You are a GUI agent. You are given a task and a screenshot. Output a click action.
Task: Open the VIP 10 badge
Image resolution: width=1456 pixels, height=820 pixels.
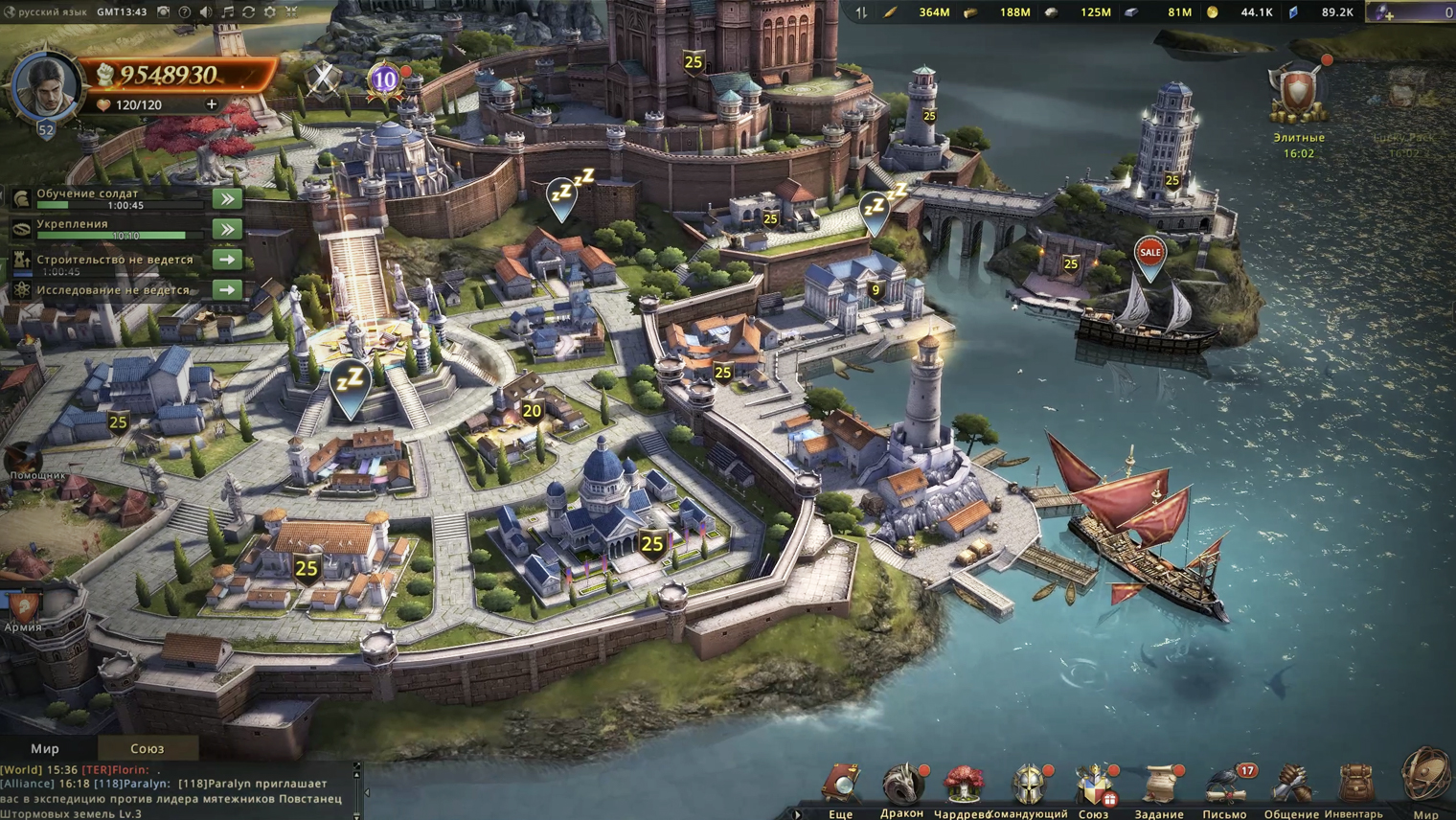(x=384, y=80)
